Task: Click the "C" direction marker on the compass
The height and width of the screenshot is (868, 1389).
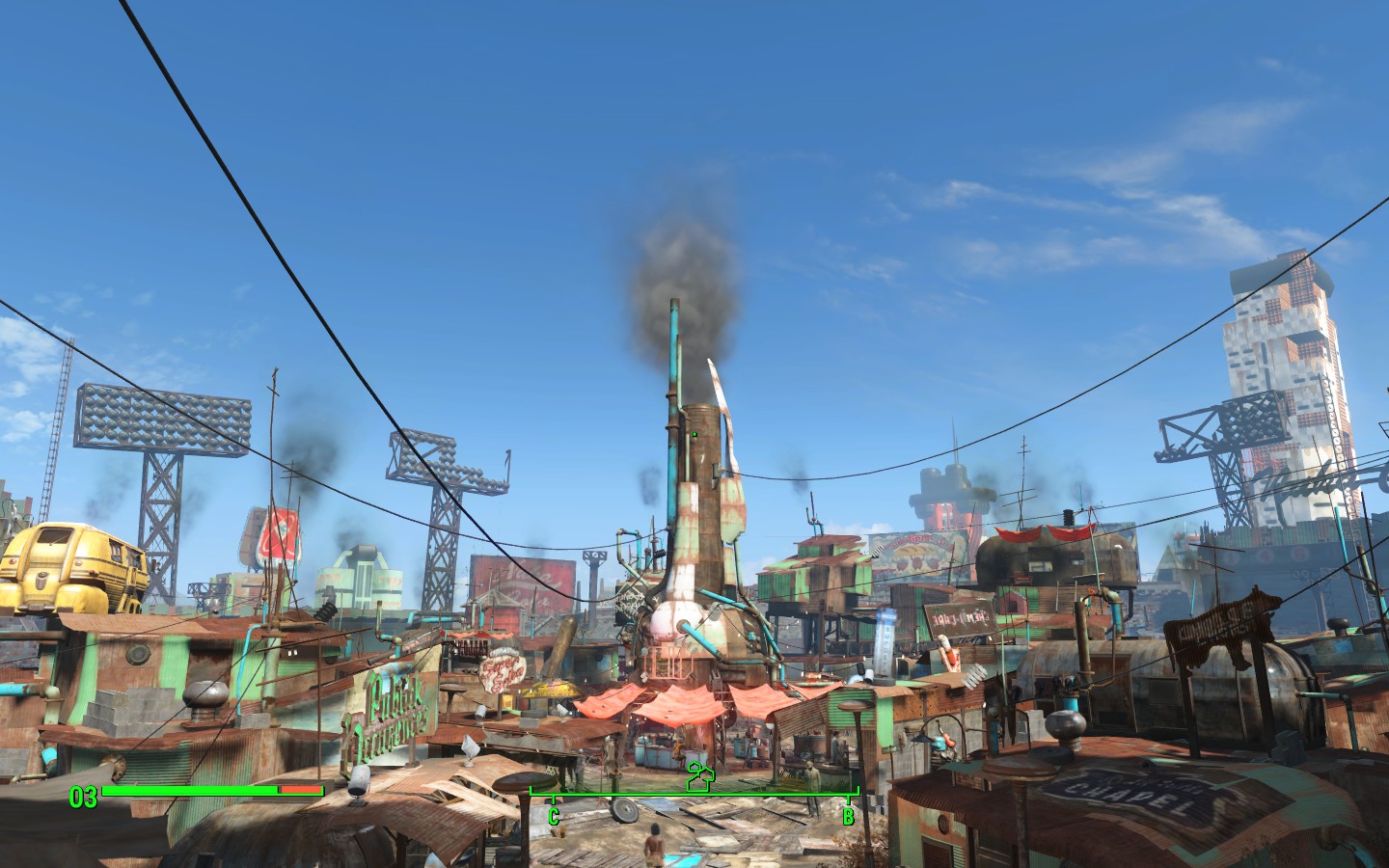Action: (x=554, y=816)
